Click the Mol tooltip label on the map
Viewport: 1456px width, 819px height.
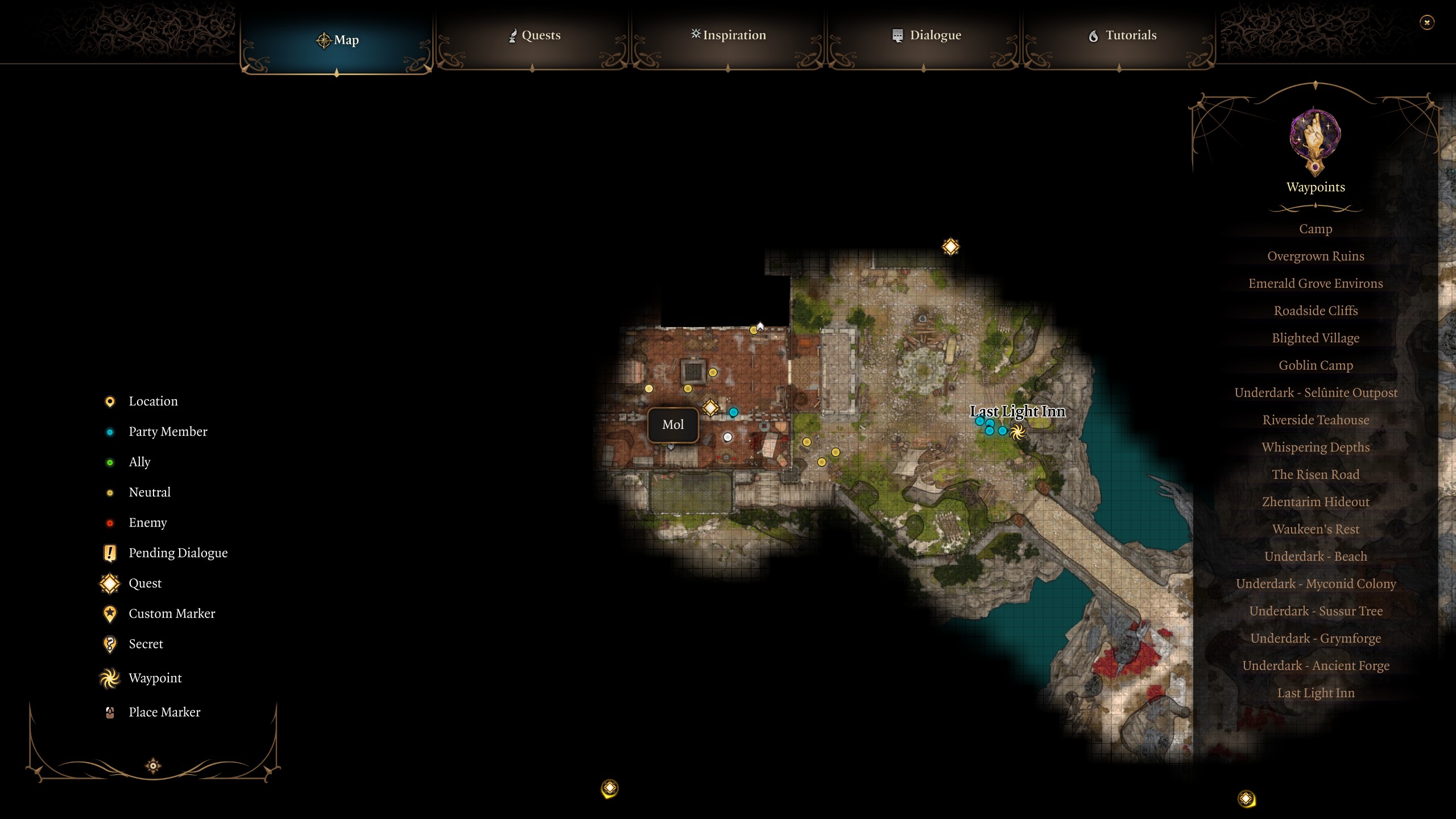[x=673, y=424]
